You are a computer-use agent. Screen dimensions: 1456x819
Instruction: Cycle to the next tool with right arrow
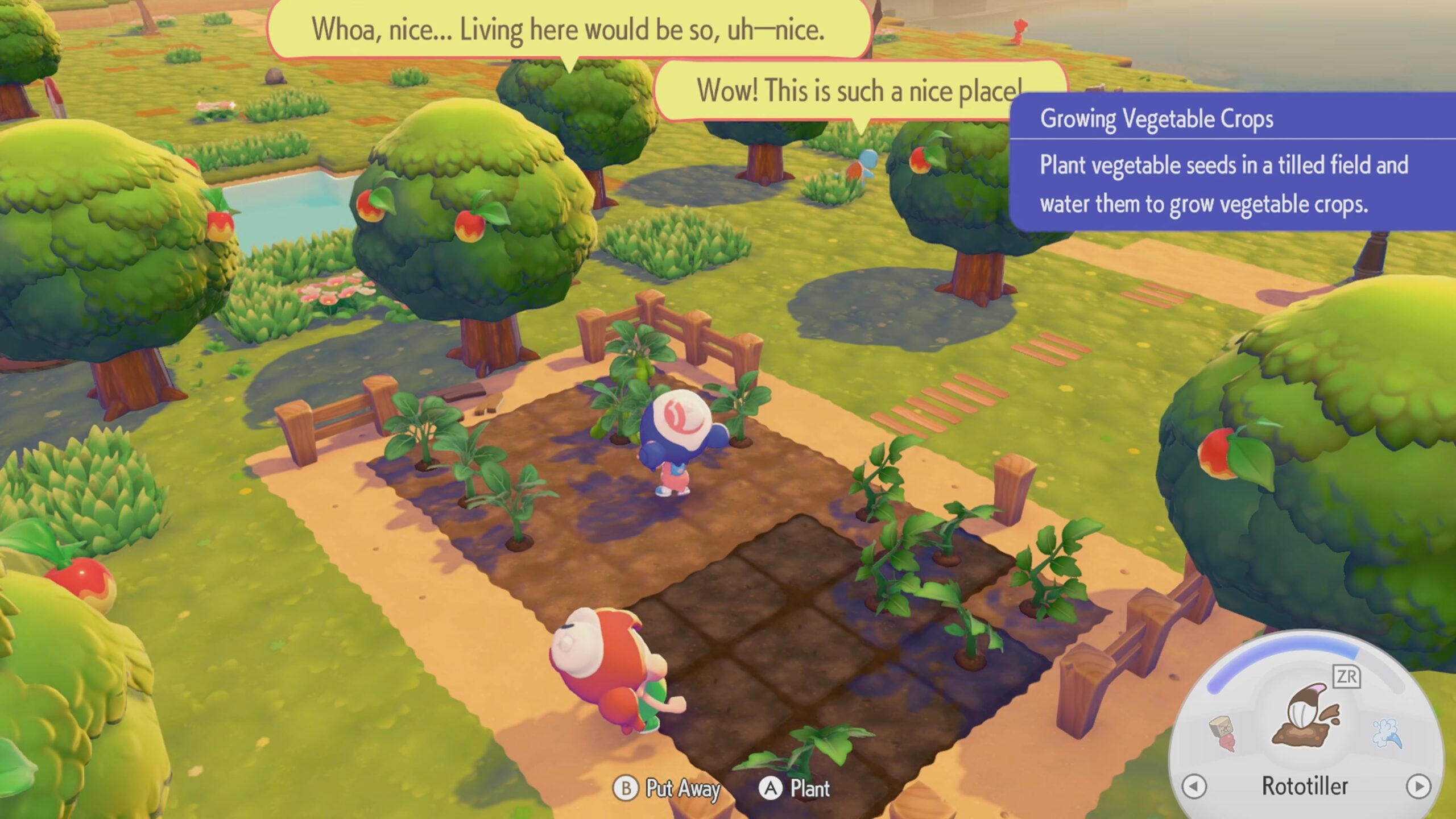pos(1418,787)
